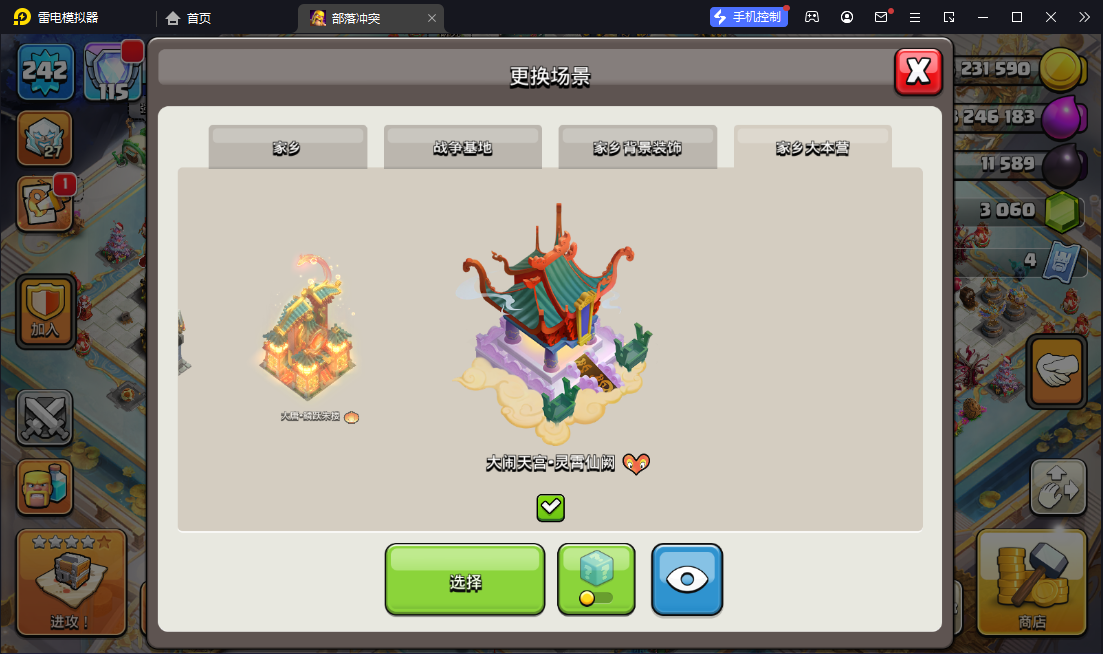Open the 商店 shop button
1103x654 pixels.
[1031, 581]
